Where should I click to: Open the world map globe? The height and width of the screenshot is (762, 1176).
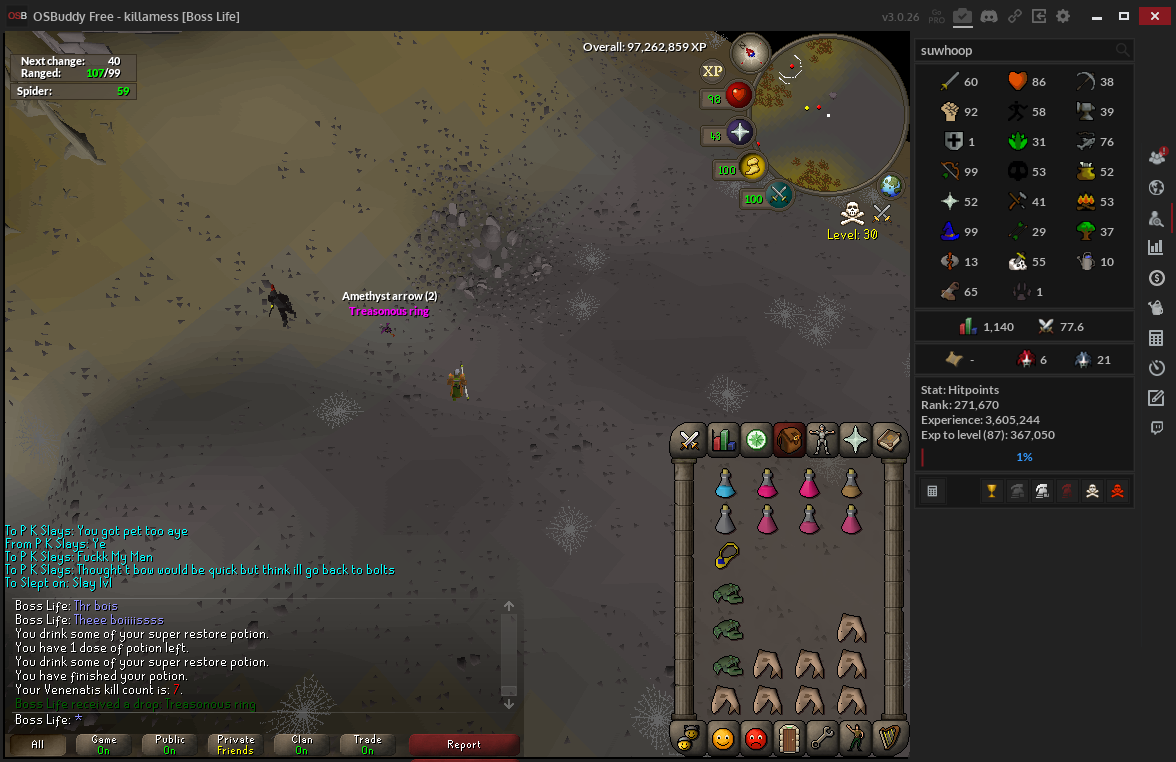890,186
